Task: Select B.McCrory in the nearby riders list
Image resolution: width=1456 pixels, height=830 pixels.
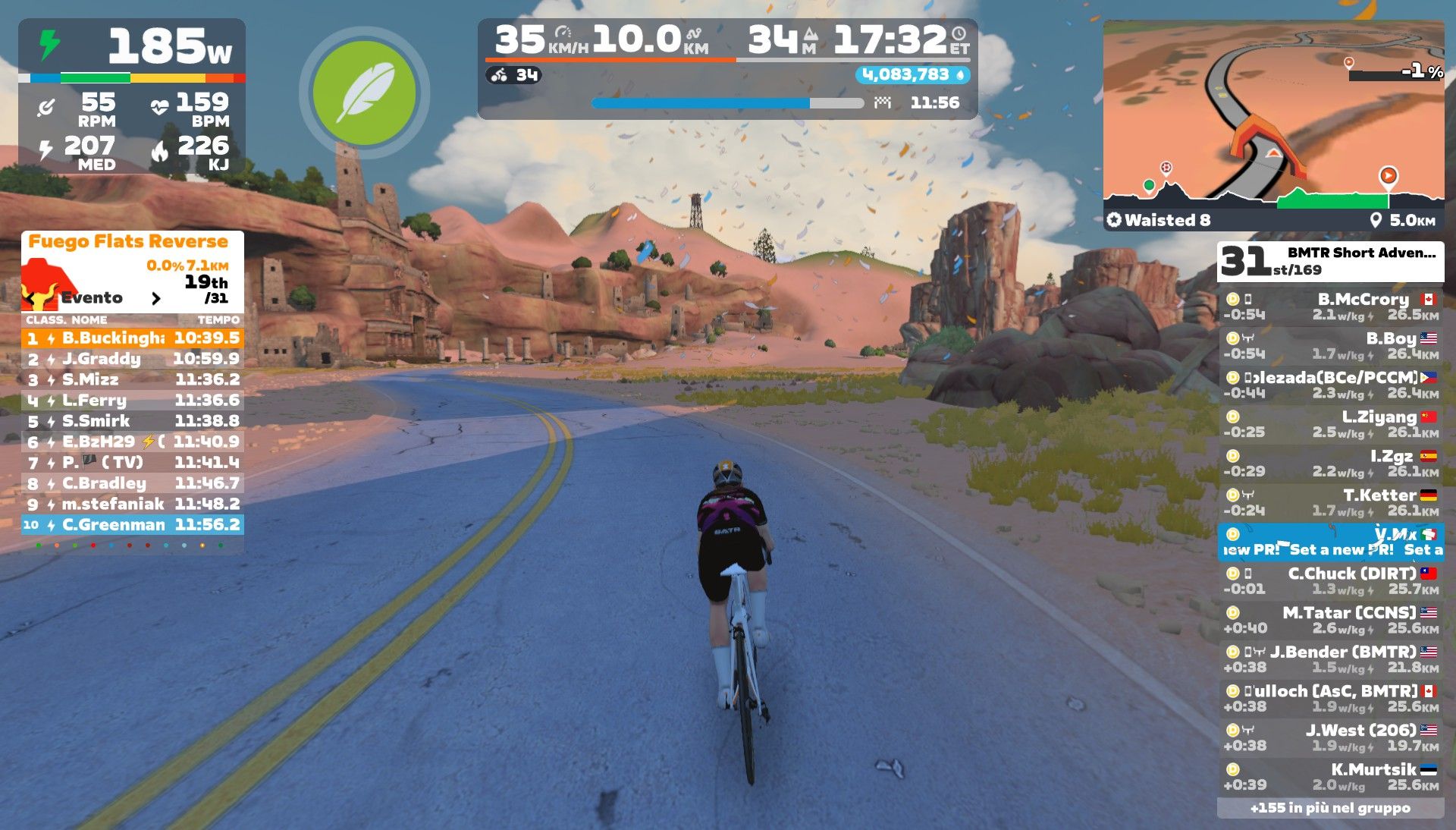Action: click(x=1330, y=307)
